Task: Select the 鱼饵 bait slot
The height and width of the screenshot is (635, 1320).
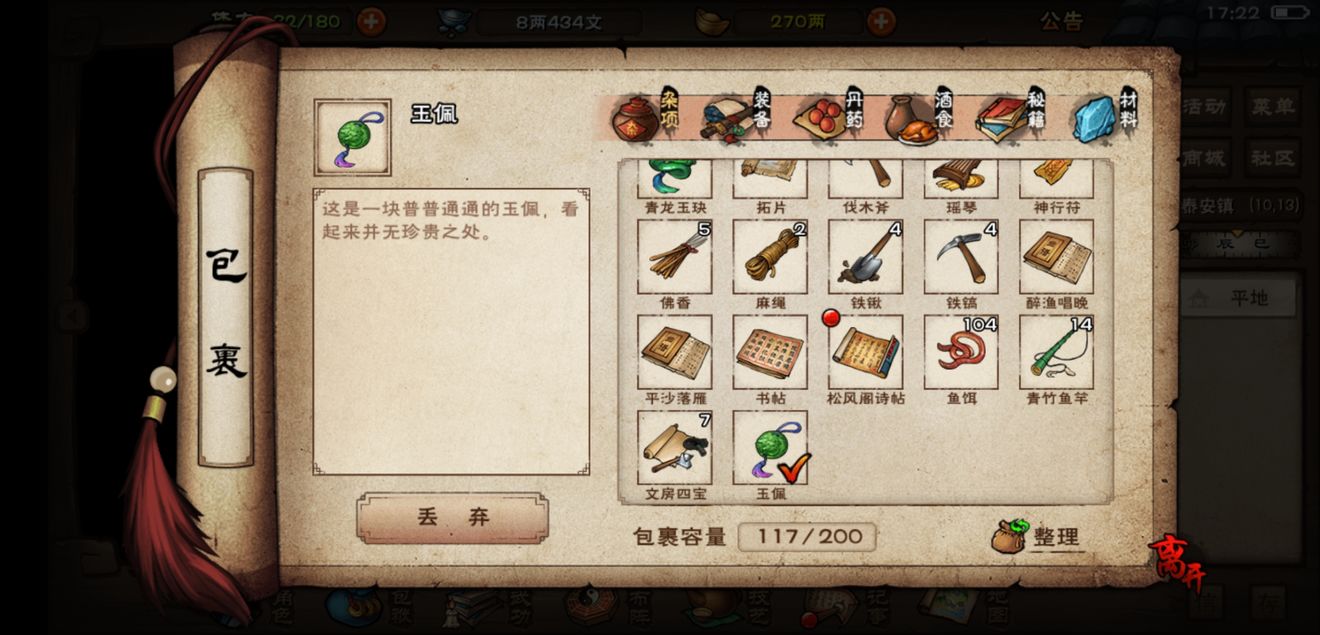Action: click(960, 352)
